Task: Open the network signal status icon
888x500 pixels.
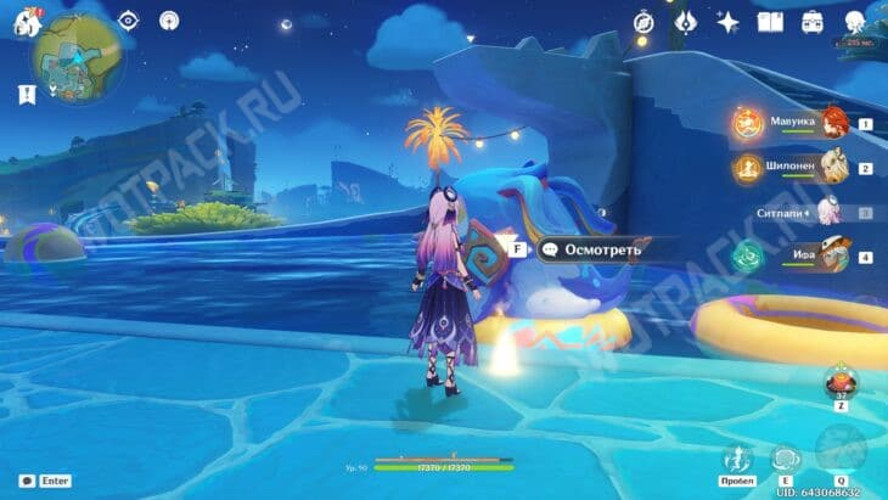Action: (169, 20)
